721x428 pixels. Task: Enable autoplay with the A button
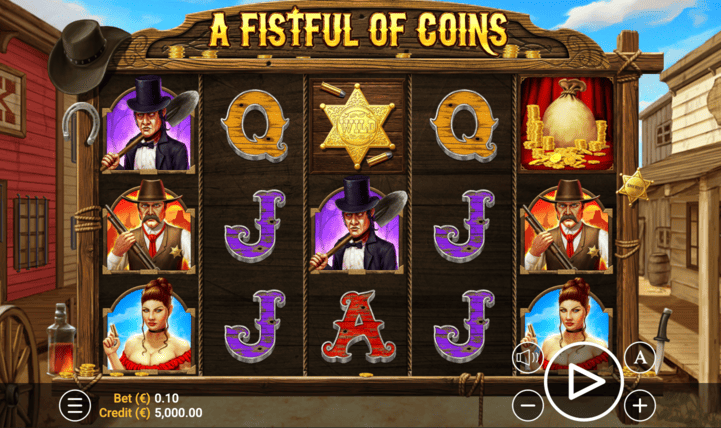639,357
